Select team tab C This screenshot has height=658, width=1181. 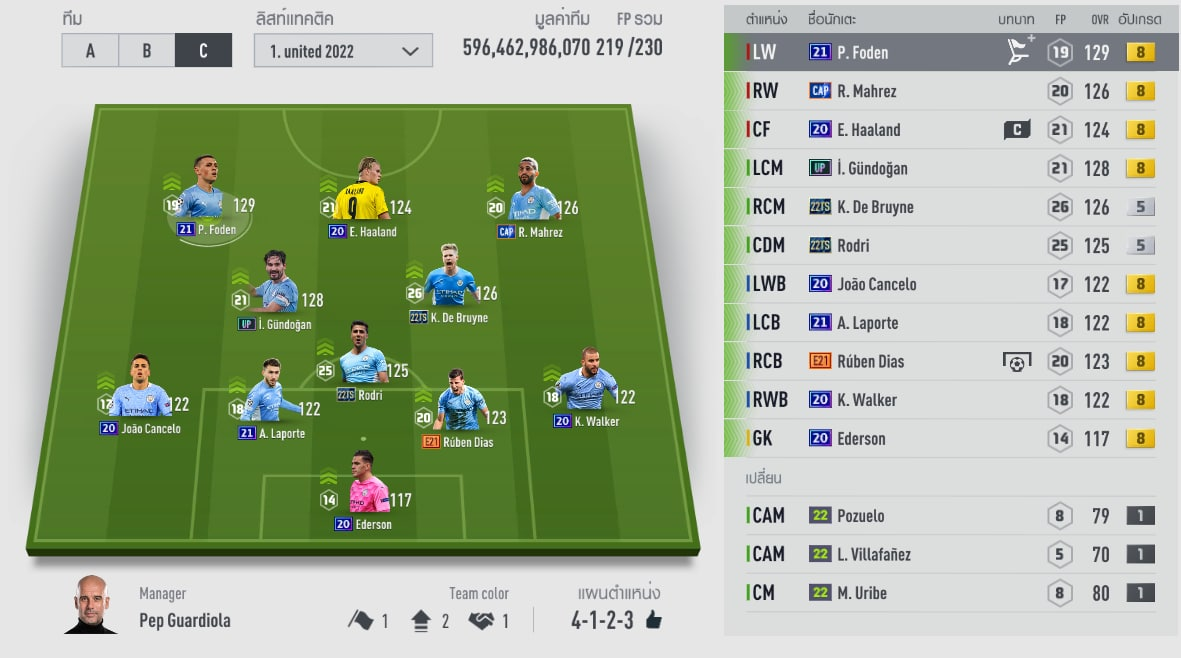[x=203, y=51]
